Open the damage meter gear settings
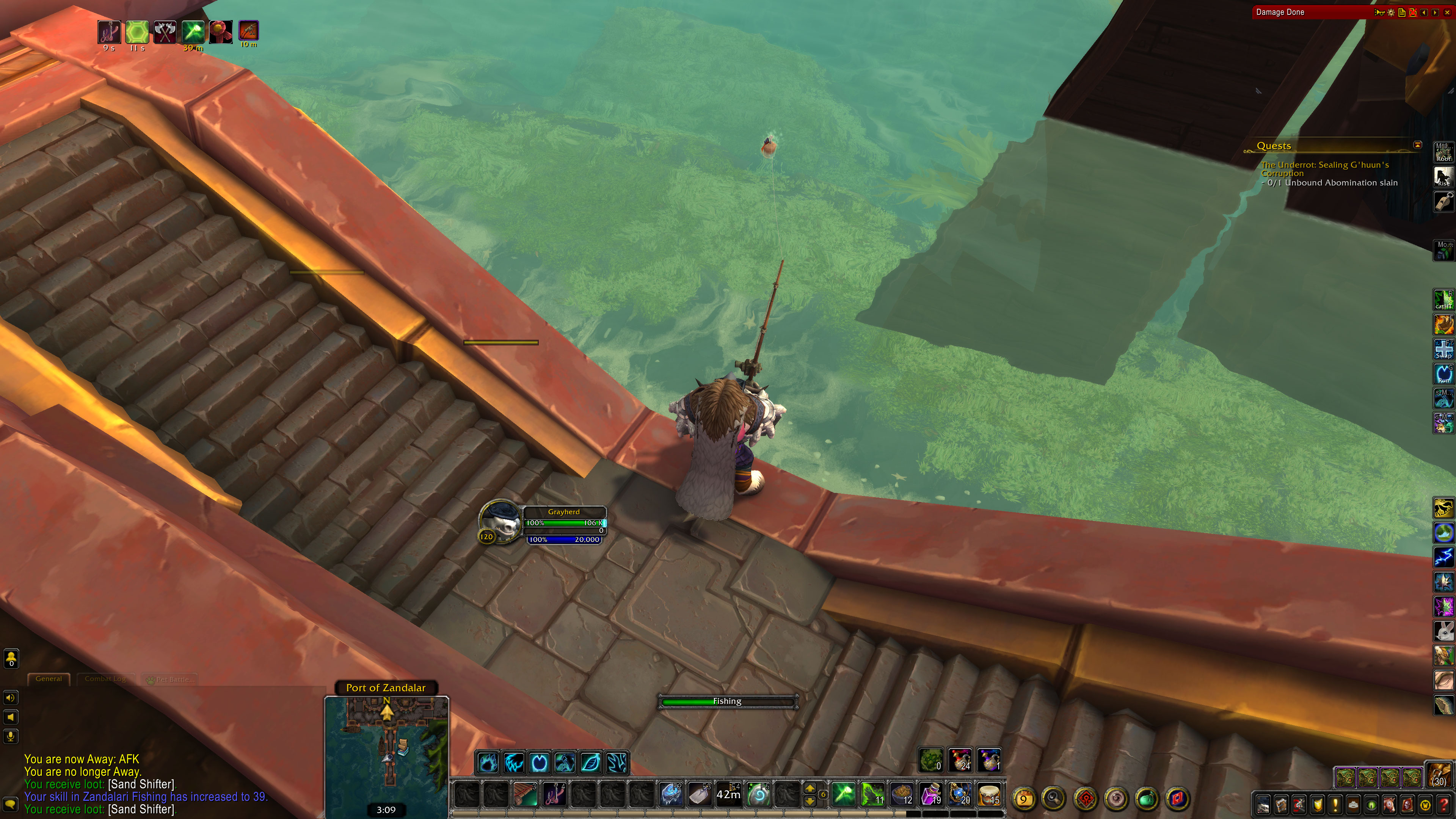 [1391, 13]
